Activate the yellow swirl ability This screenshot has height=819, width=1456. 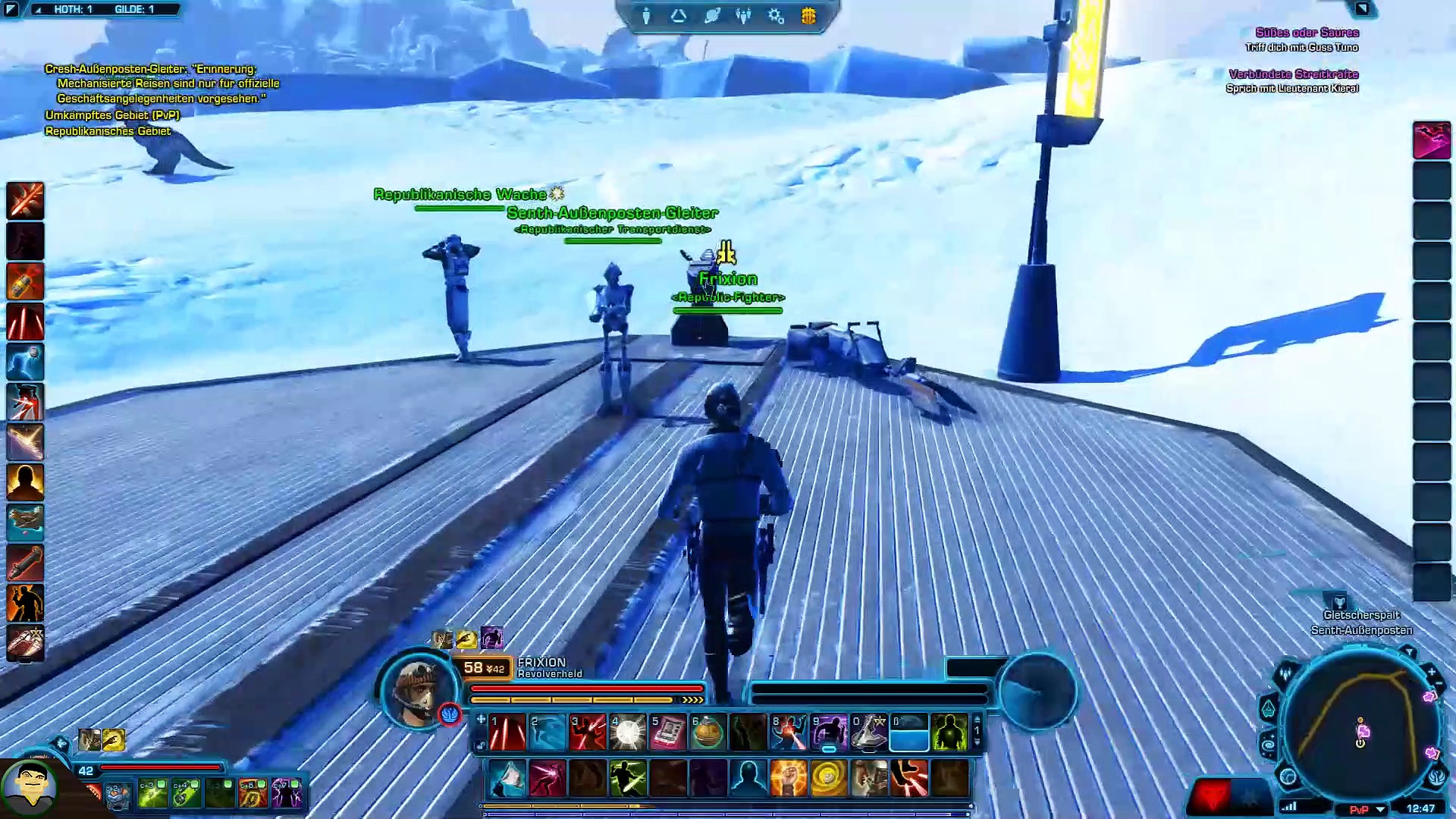pos(828,779)
